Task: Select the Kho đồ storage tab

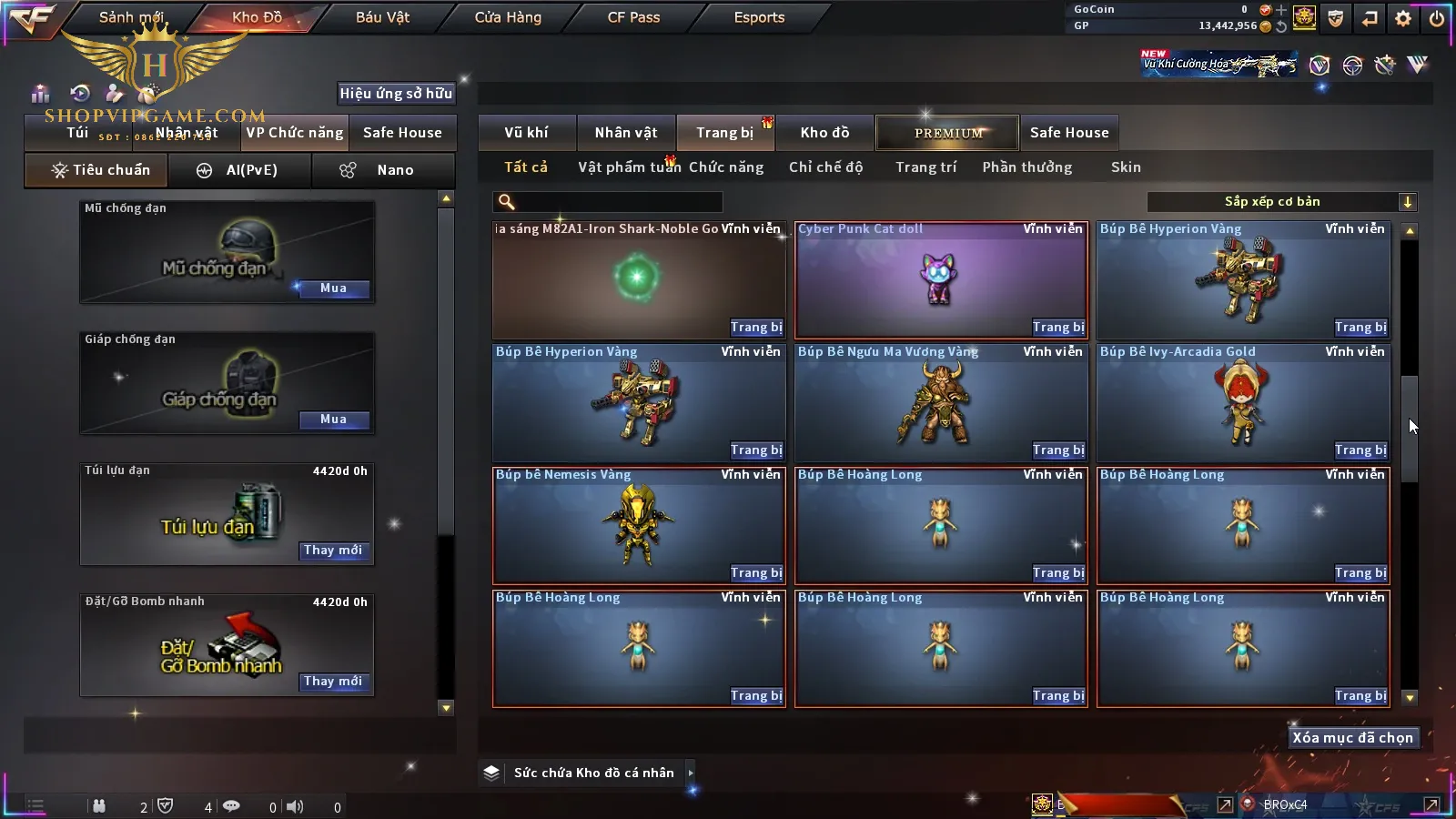Action: (824, 133)
